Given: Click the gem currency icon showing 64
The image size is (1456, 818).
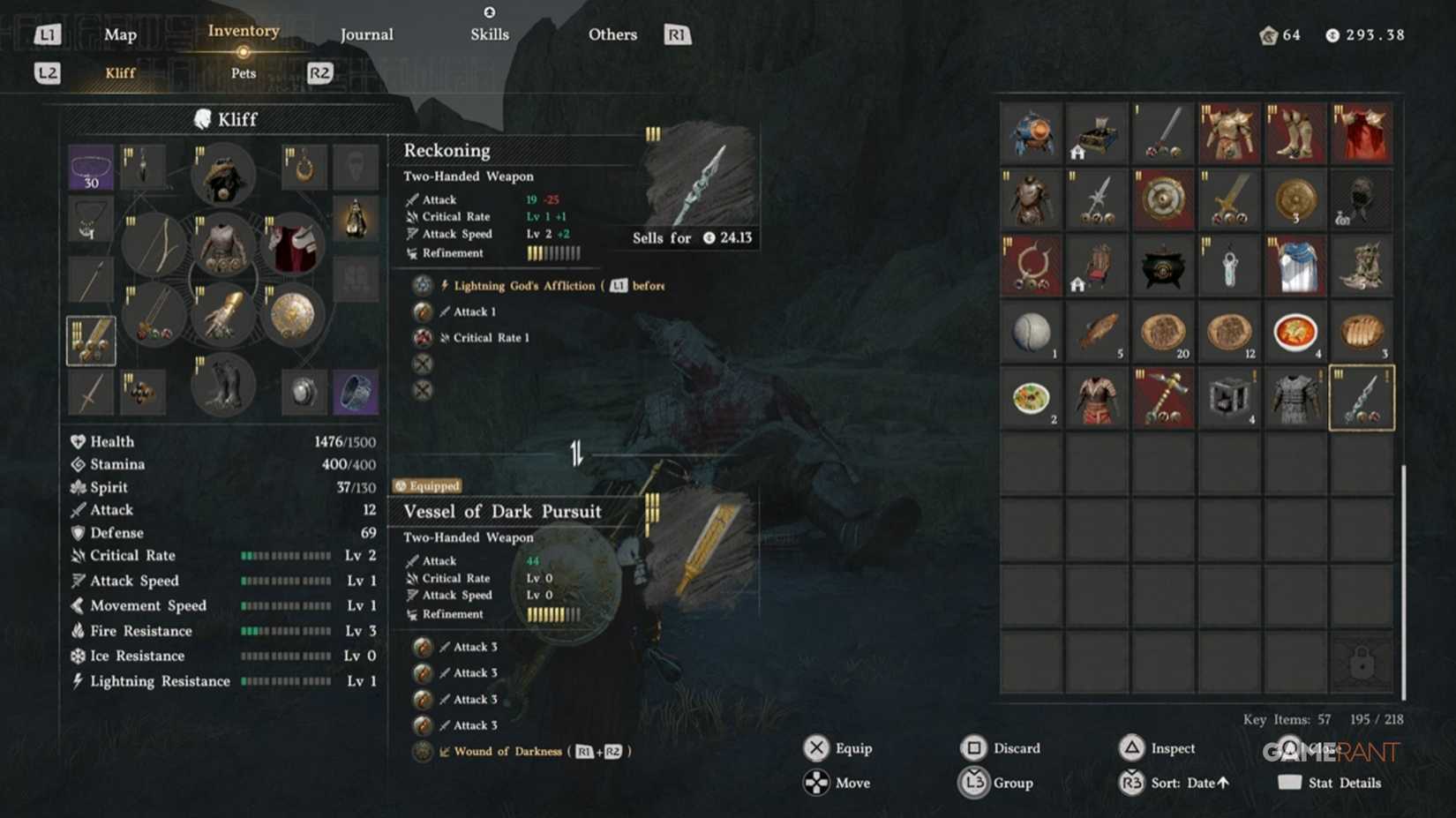Looking at the screenshot, I should pyautogui.click(x=1268, y=34).
